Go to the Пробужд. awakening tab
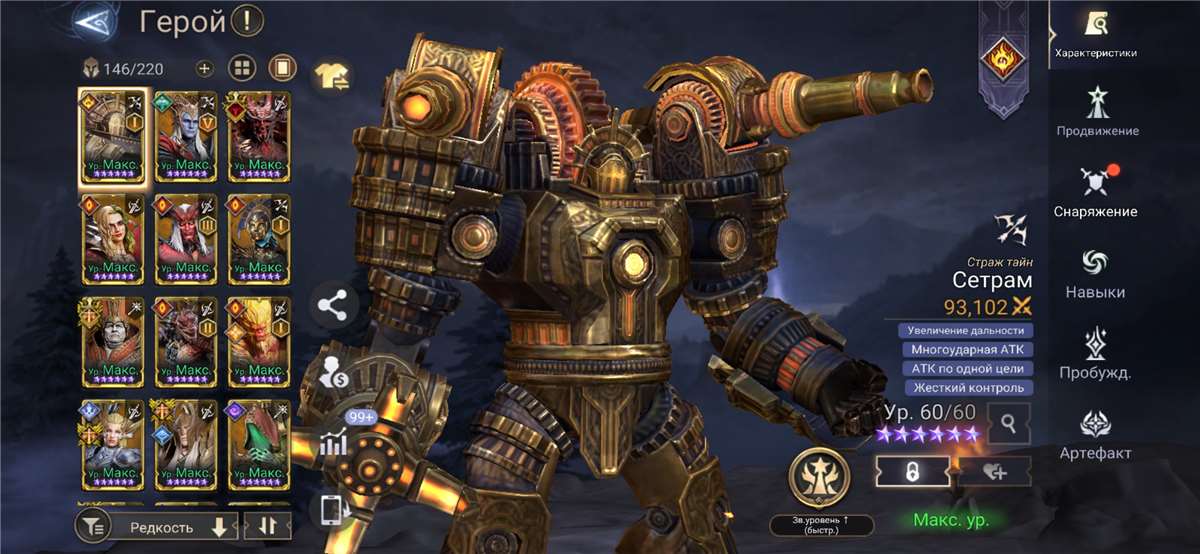The width and height of the screenshot is (1200, 554). coord(1095,354)
